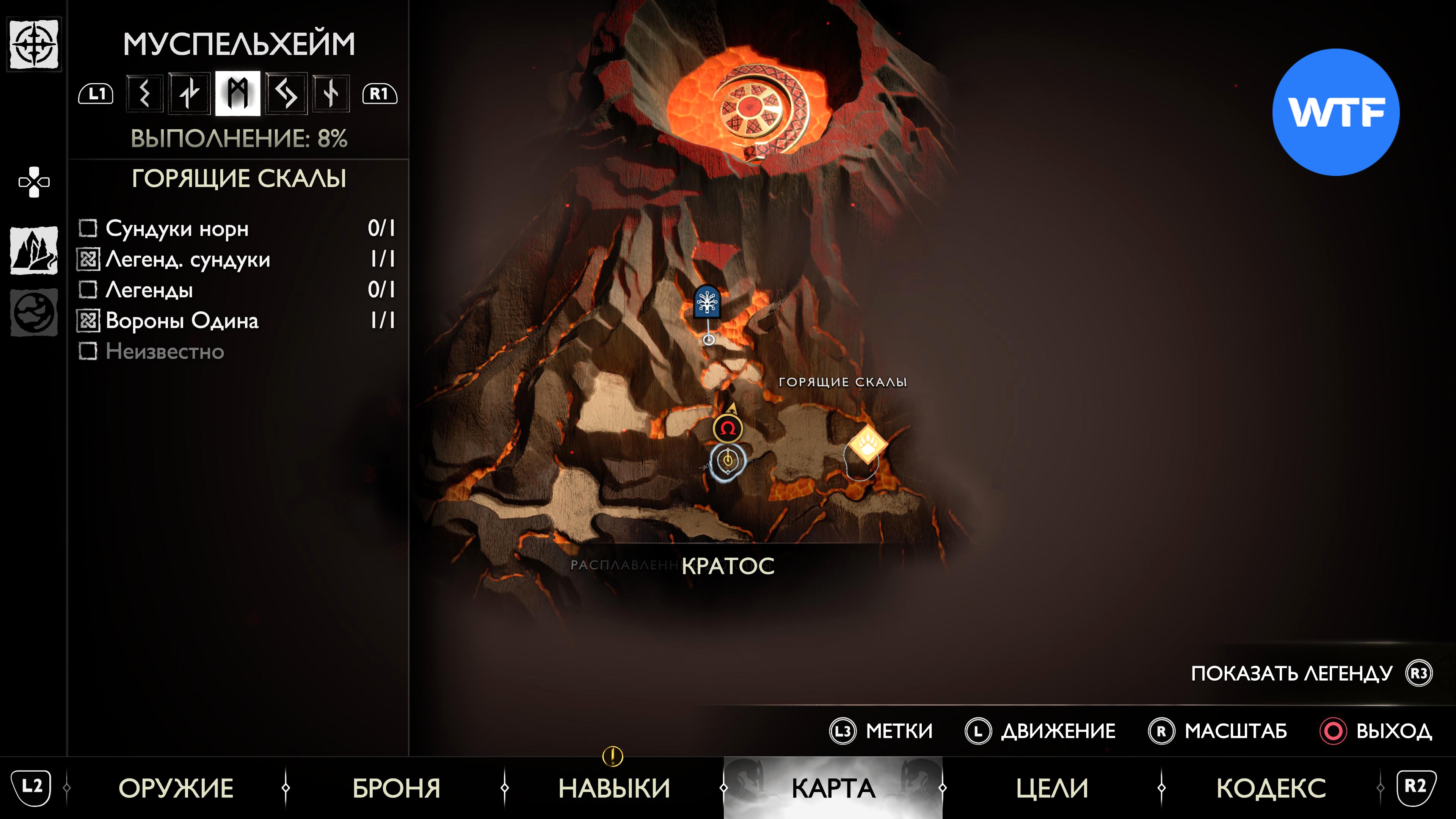Open the mountain region map icon
This screenshot has width=1456, height=819.
pyautogui.click(x=34, y=250)
